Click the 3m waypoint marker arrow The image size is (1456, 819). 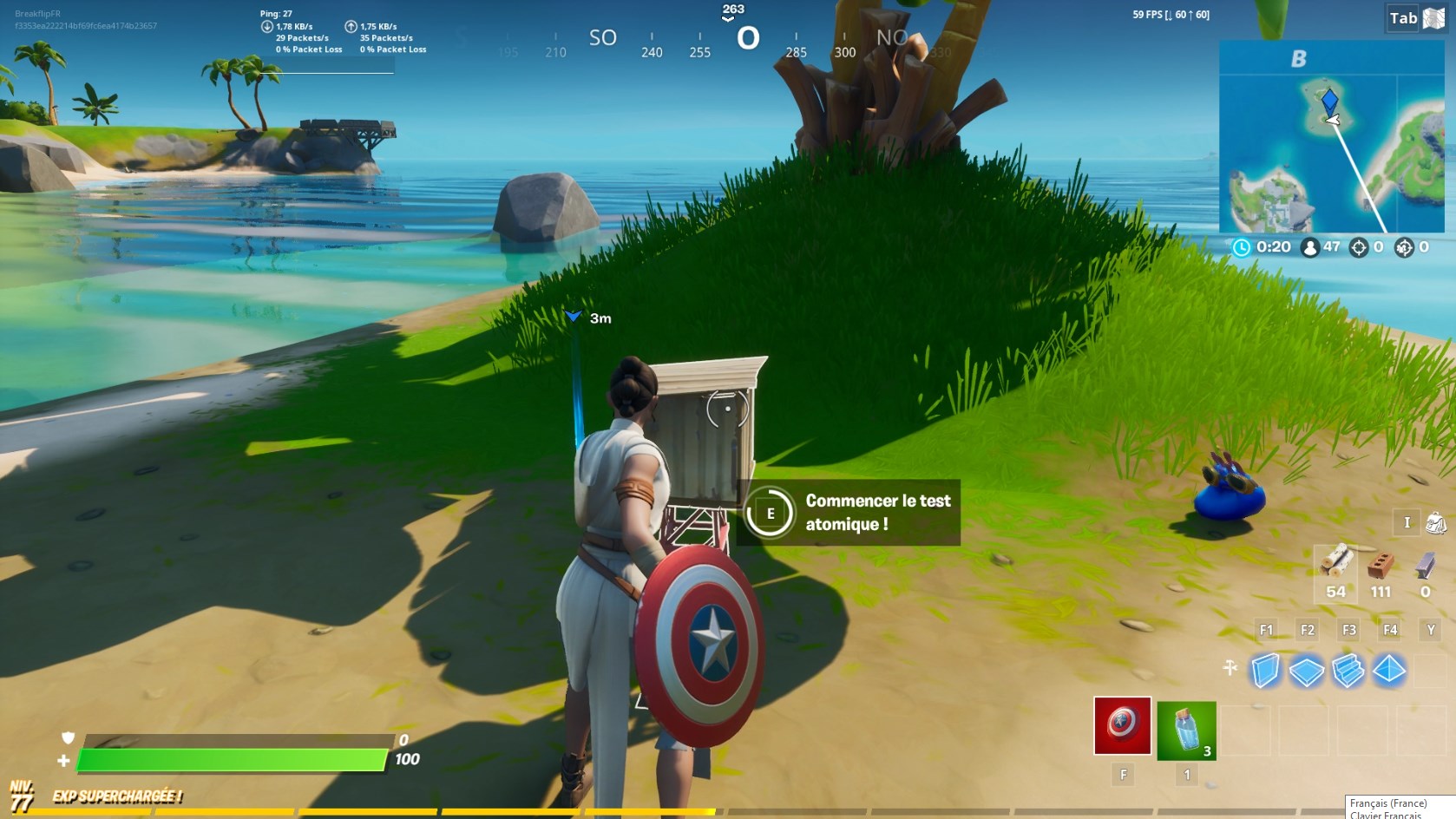click(574, 314)
